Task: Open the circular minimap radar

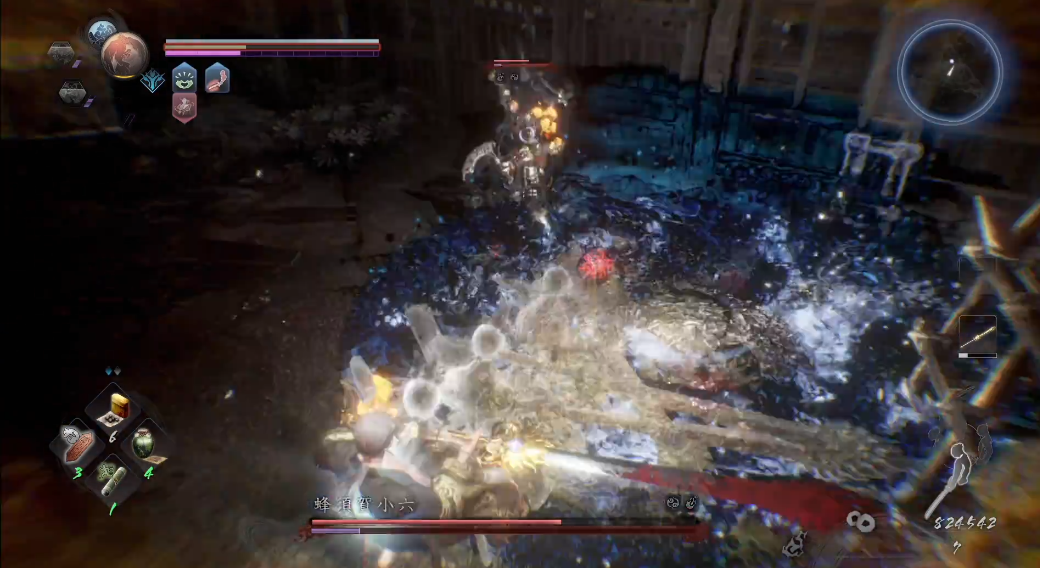Action: click(949, 71)
